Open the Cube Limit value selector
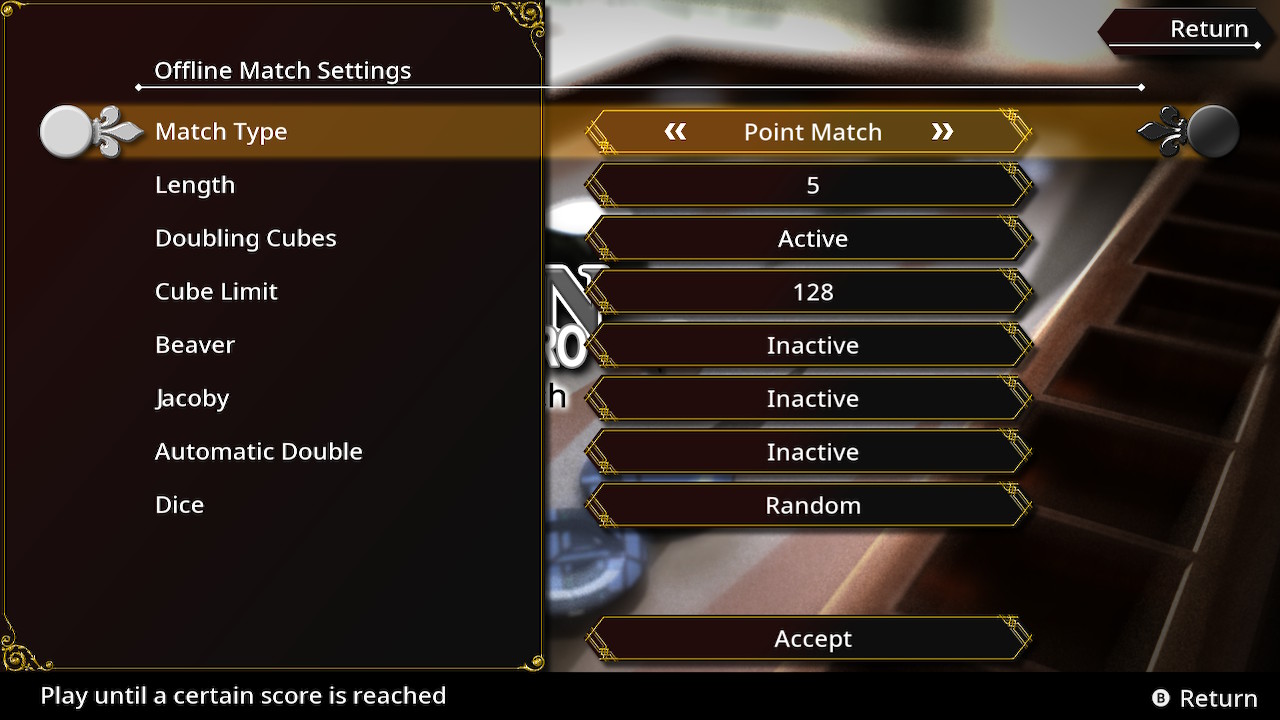Screen dimensions: 1280x720 tap(813, 291)
